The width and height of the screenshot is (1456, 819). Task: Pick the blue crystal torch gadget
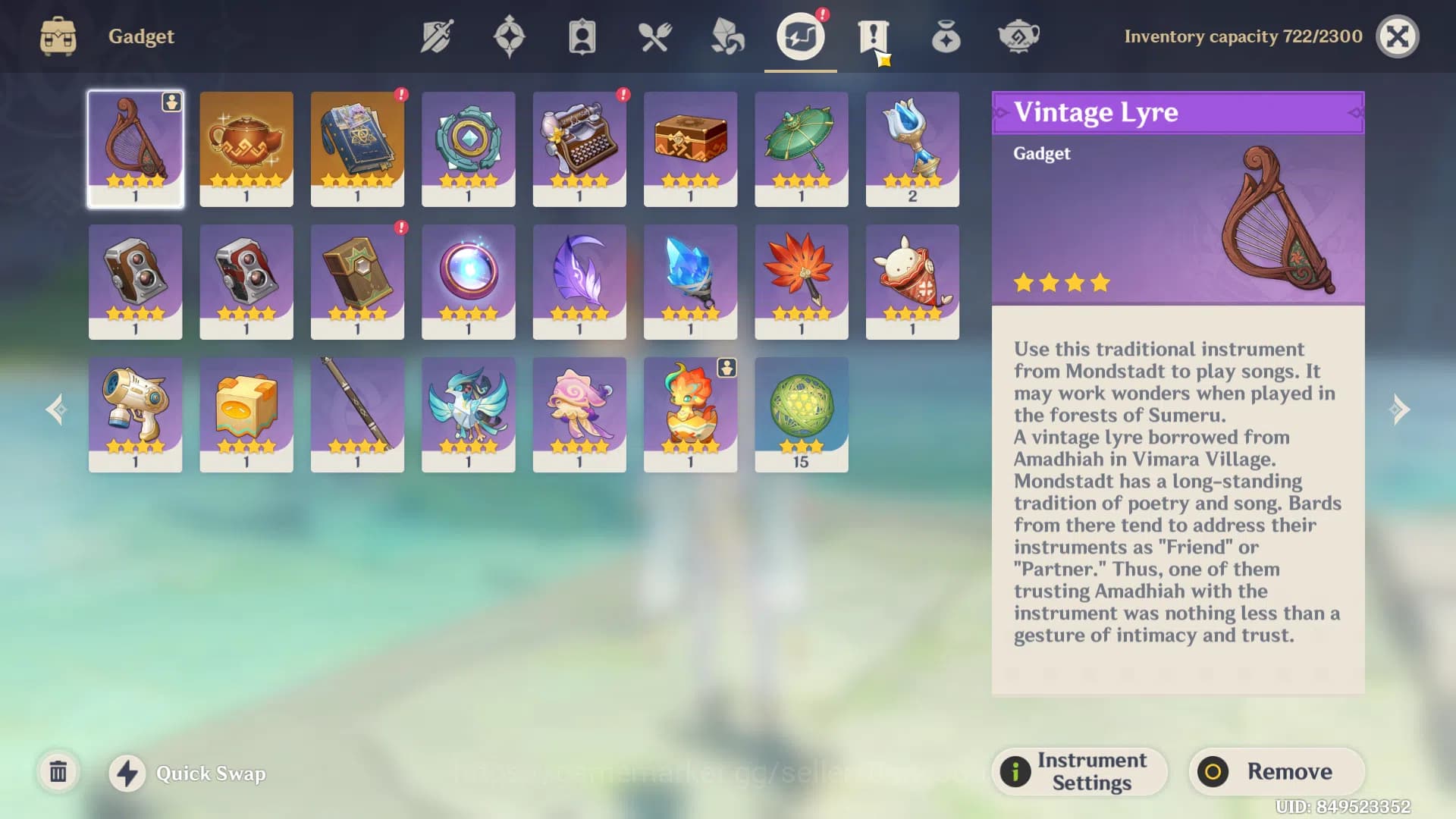click(690, 281)
